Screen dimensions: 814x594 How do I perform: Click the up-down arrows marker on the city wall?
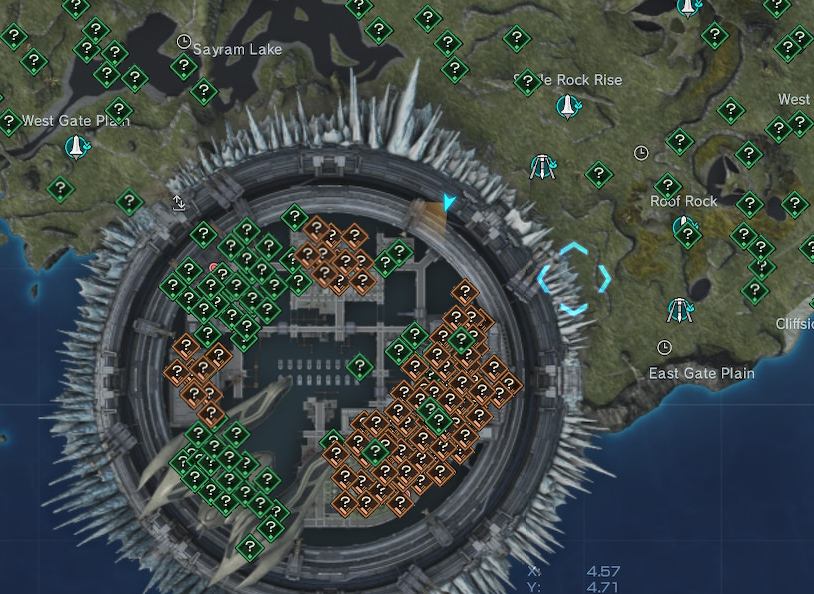point(179,203)
